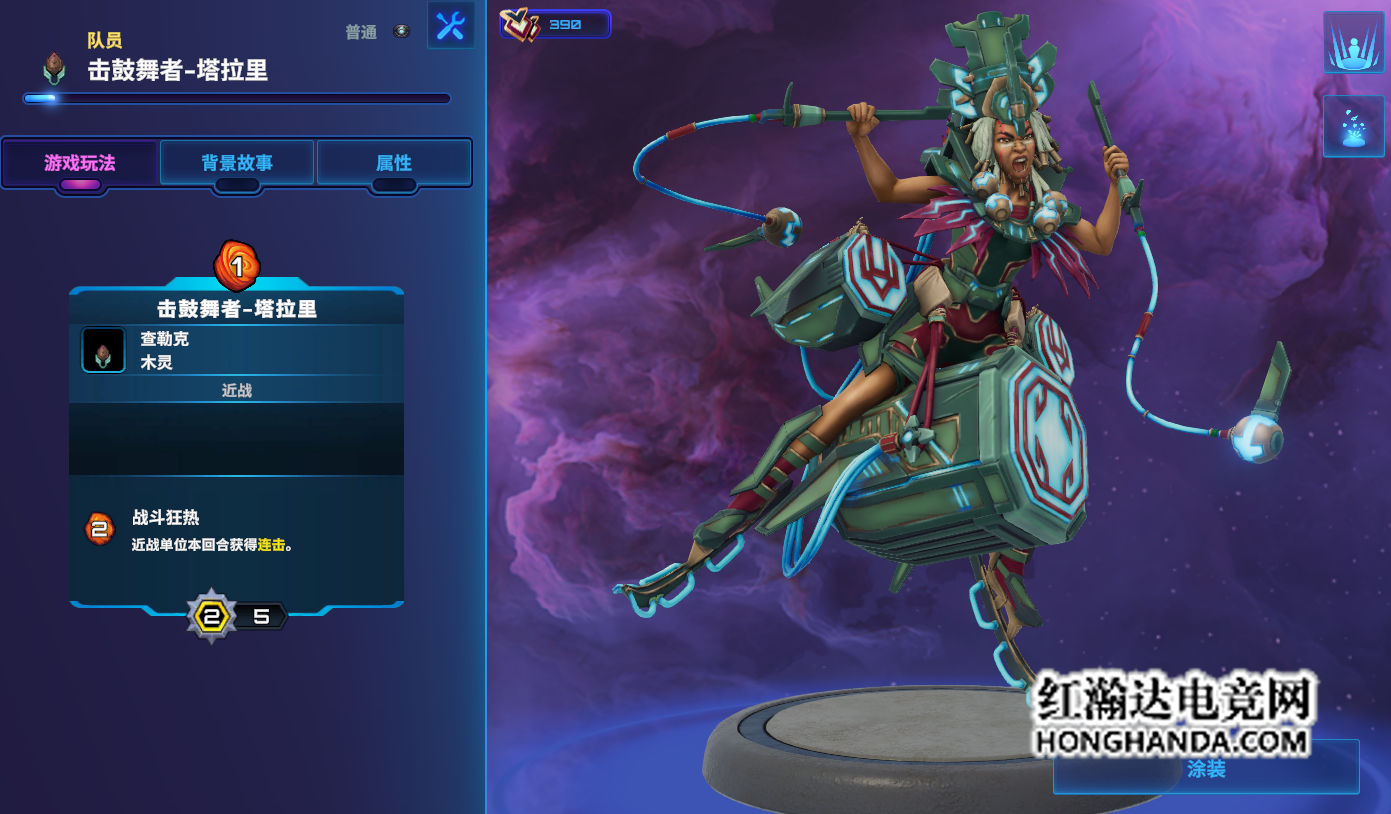1391x814 pixels.
Task: Open the 背景故事 tab
Action: coord(237,163)
